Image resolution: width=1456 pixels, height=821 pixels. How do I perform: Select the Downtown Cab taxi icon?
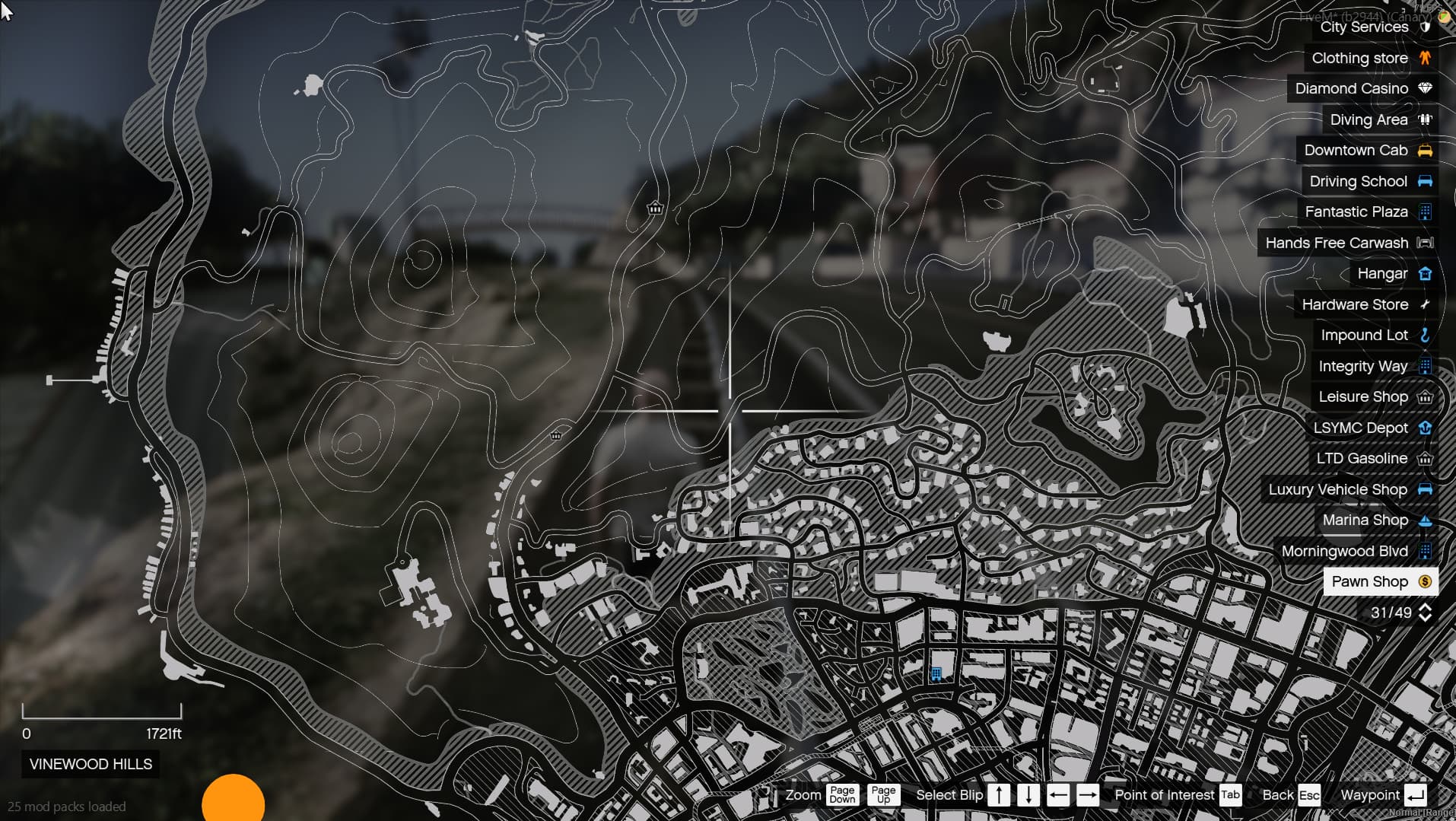click(1426, 150)
